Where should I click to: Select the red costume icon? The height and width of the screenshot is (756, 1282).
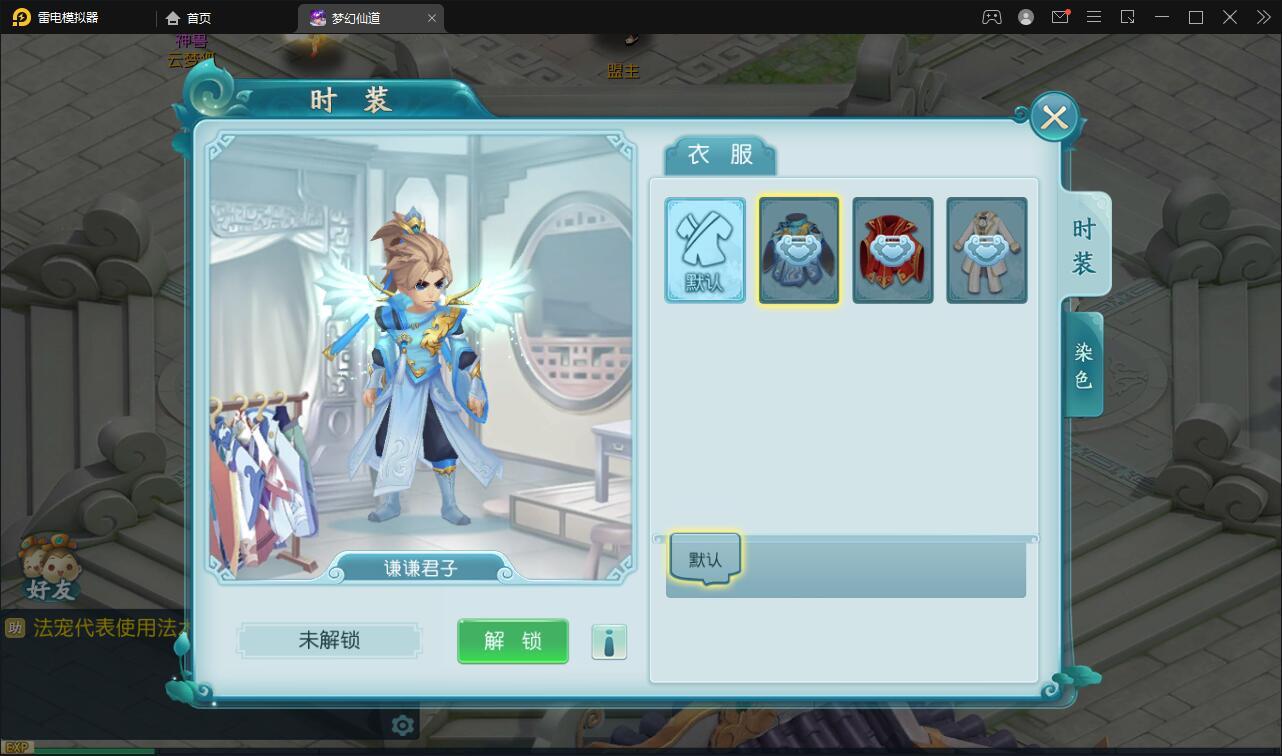[x=893, y=250]
